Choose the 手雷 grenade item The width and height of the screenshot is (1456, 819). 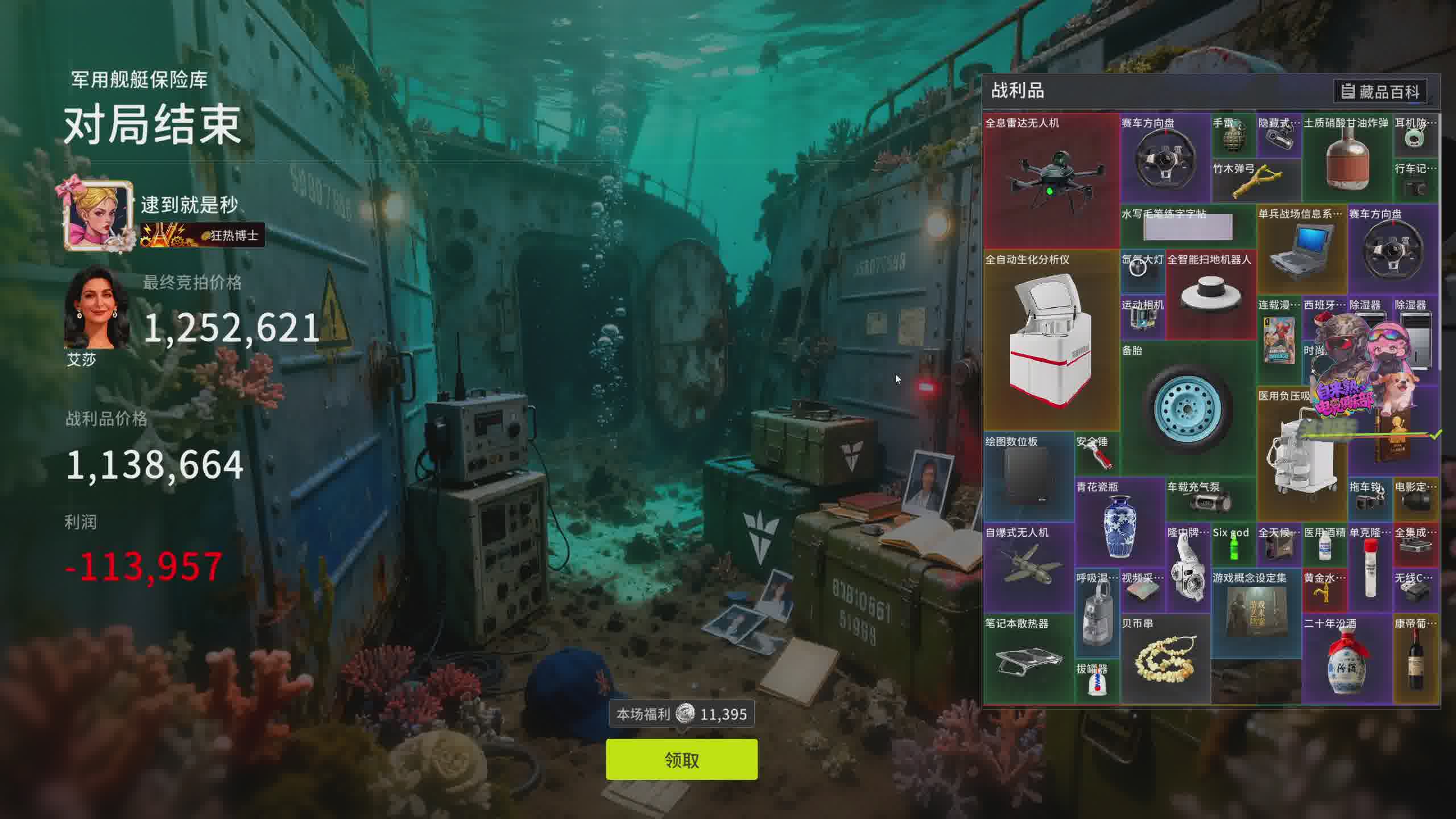[x=1233, y=135]
